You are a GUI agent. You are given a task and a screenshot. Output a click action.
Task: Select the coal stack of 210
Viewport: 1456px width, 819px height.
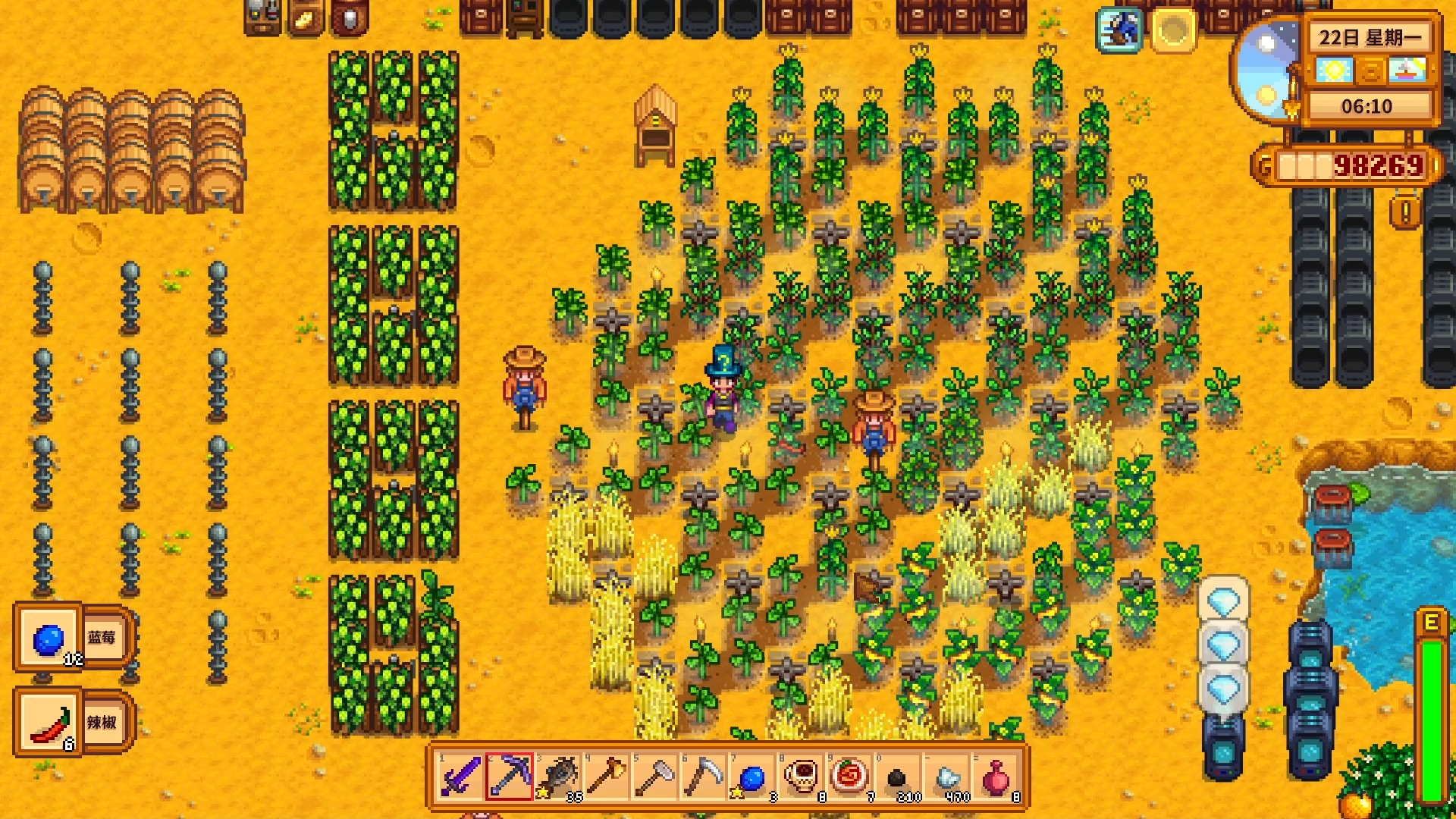pos(899,777)
